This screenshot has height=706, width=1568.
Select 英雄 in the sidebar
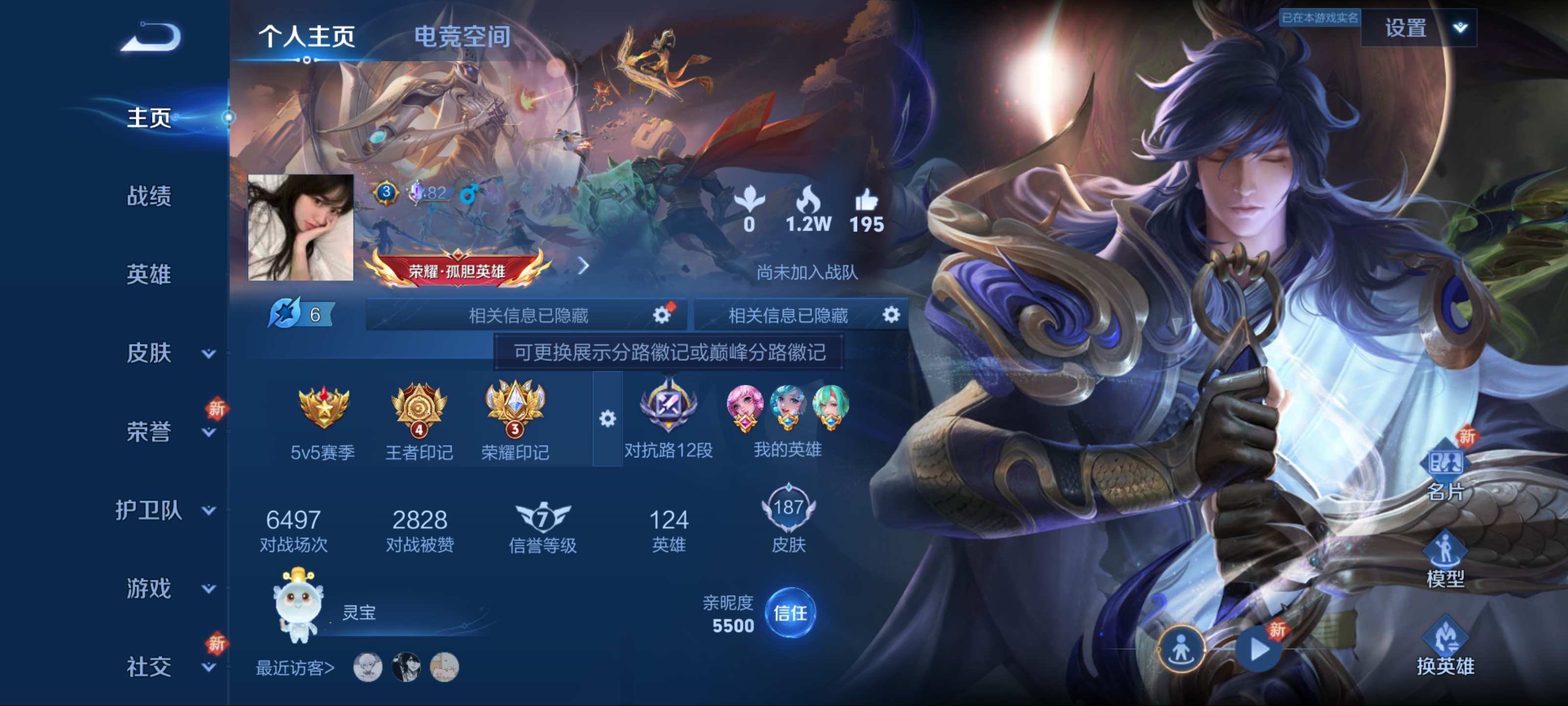[148, 275]
